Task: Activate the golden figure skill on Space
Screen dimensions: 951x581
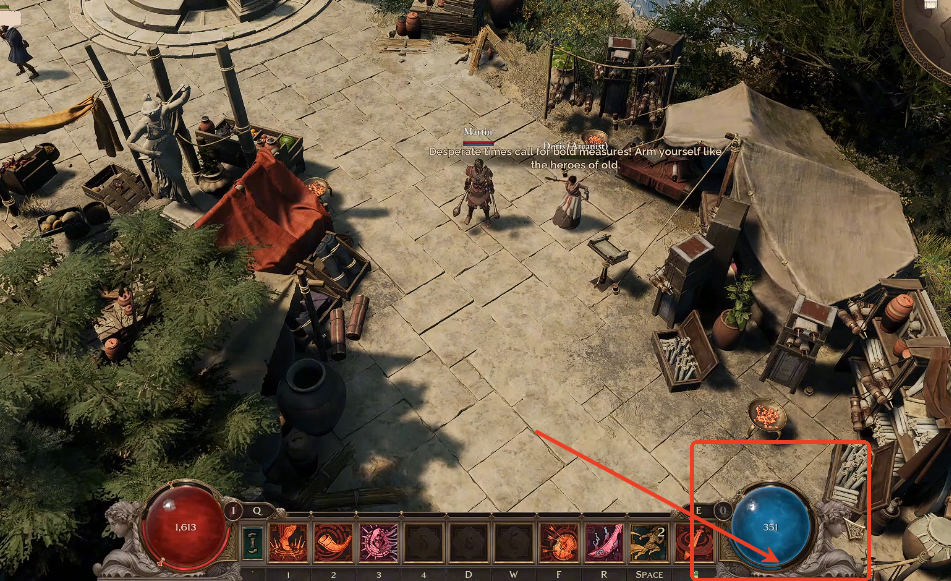Action: point(648,543)
